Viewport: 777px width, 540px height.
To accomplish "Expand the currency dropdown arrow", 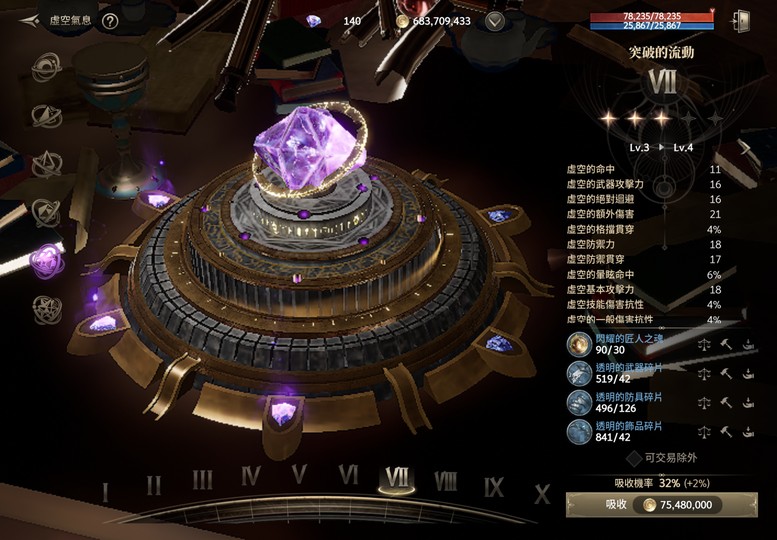I will (494, 21).
